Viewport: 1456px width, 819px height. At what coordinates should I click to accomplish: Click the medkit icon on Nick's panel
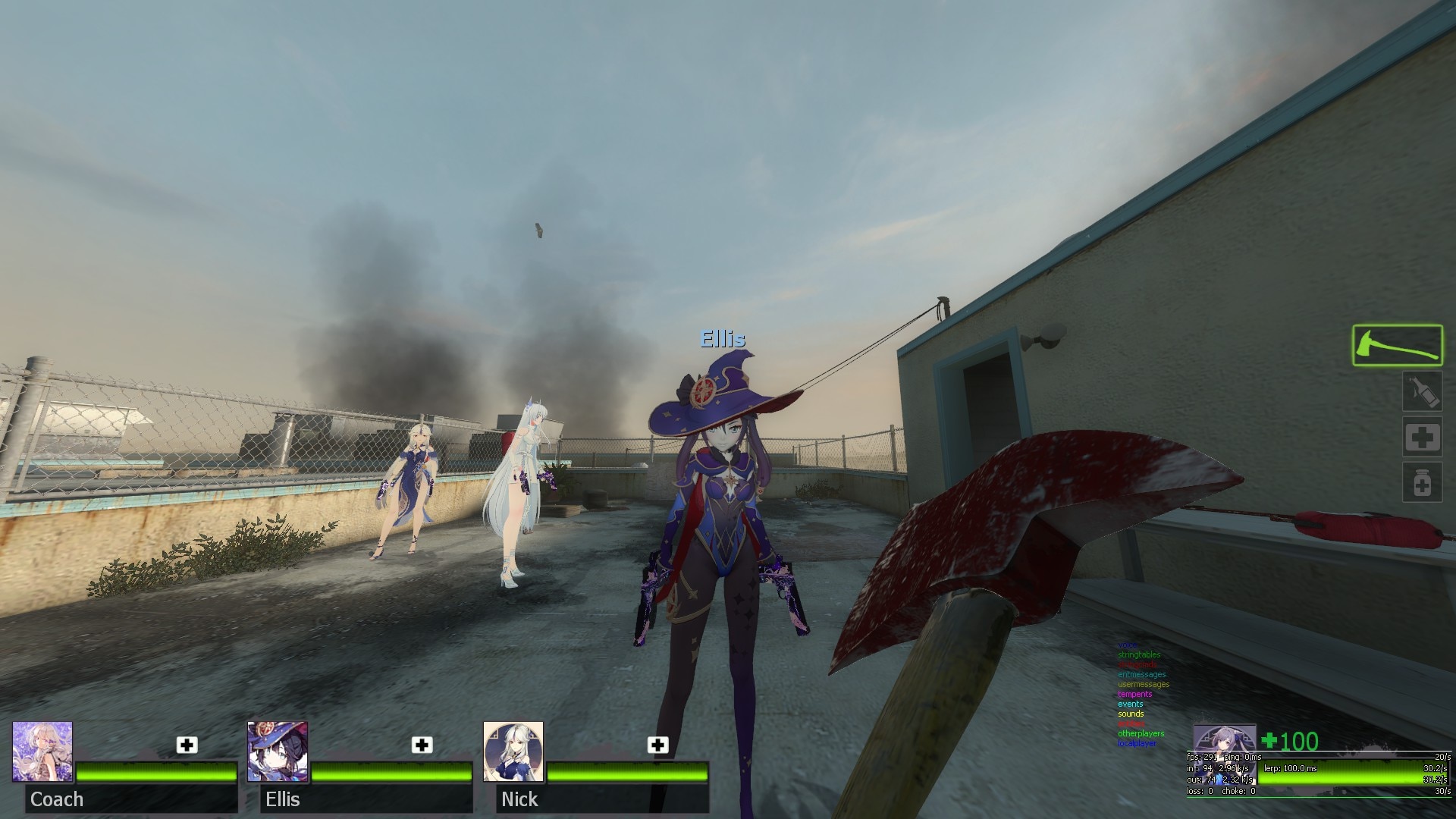[658, 745]
